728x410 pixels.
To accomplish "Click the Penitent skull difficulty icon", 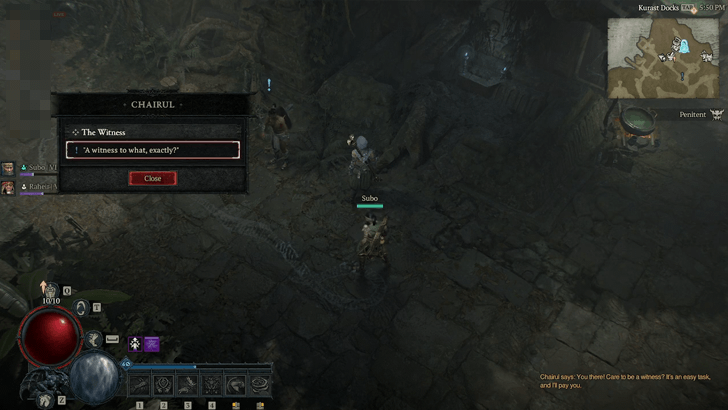I will [716, 115].
